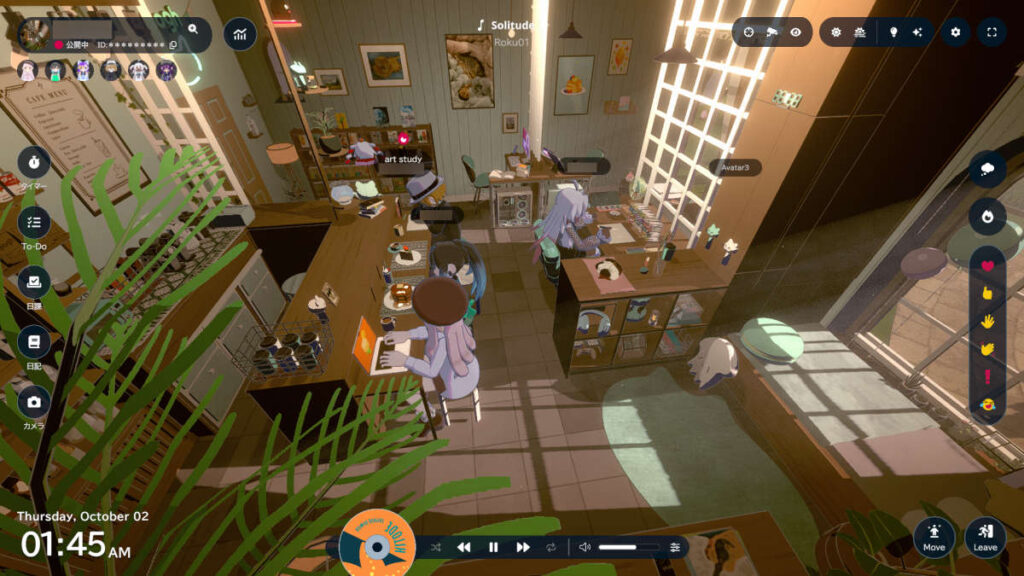The height and width of the screenshot is (576, 1024).
Task: Open the diary notebook icon
Action: tap(34, 342)
